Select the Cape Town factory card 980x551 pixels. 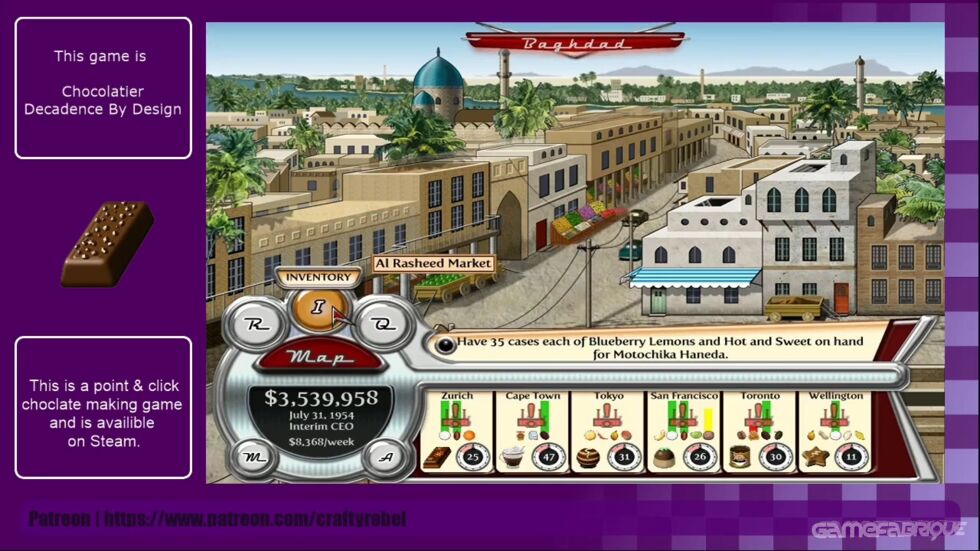coord(532,431)
